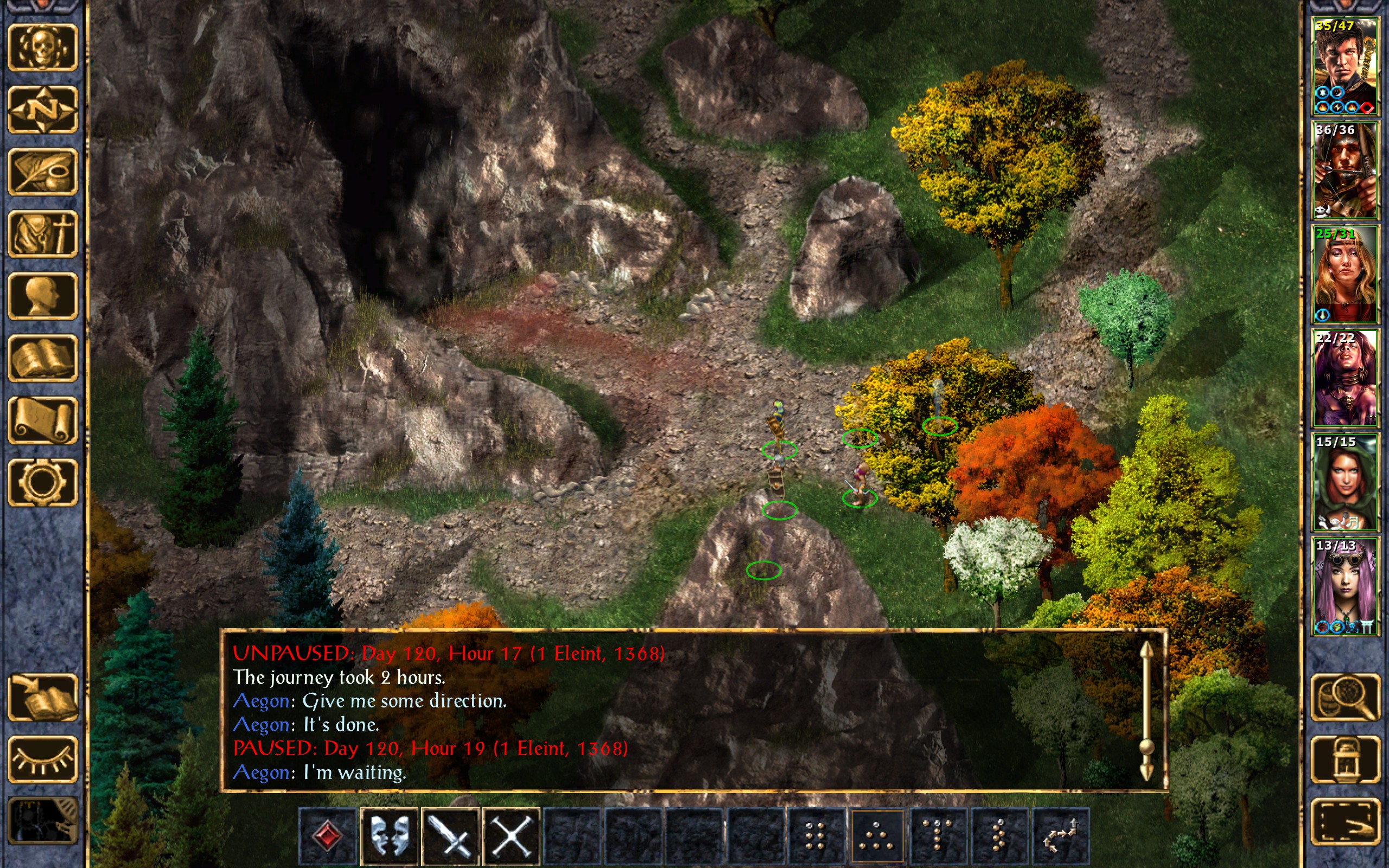Screen dimensions: 1389x868
Task: Open the area map compass icon
Action: coord(42,110)
